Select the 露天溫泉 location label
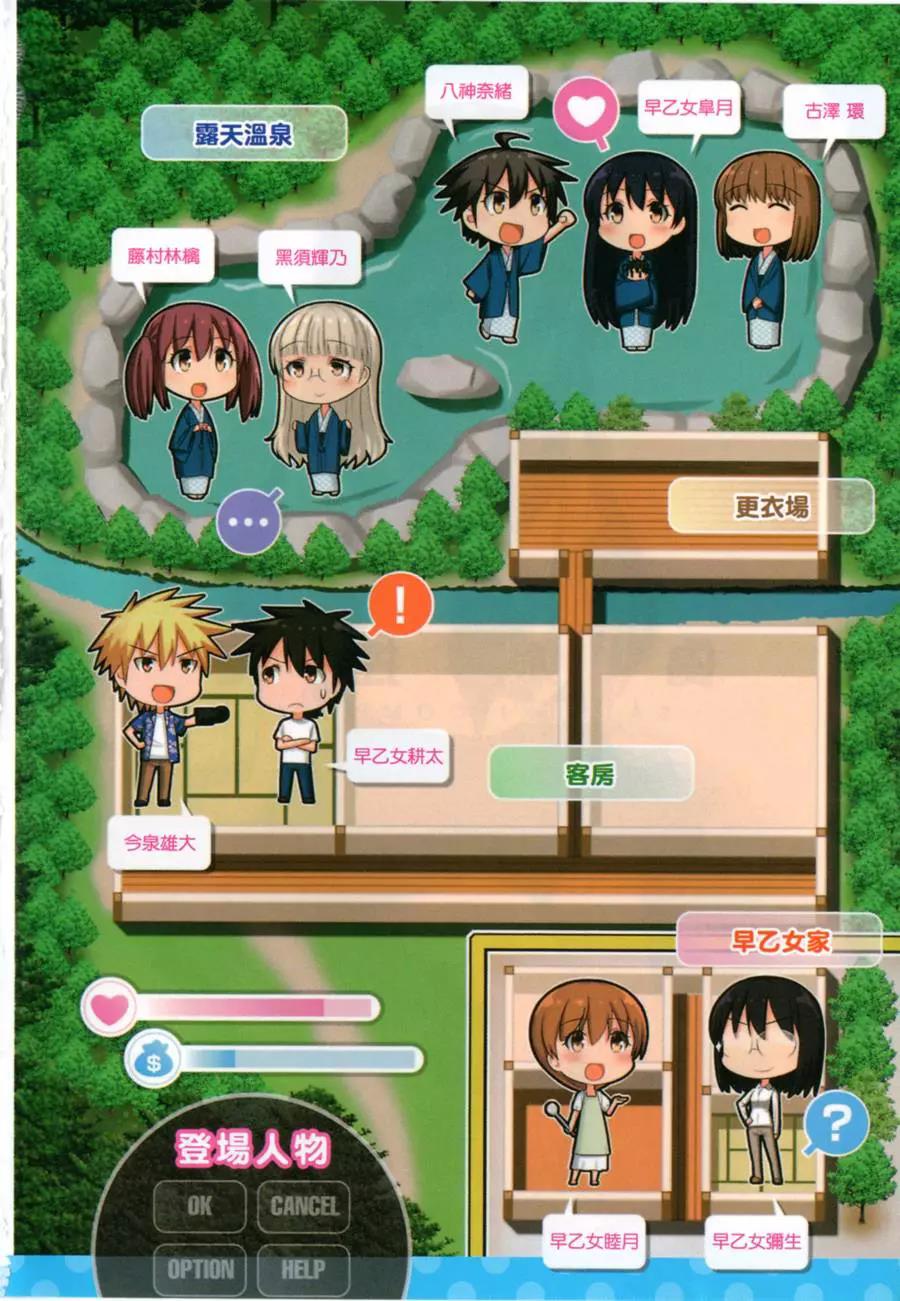 click(x=244, y=134)
